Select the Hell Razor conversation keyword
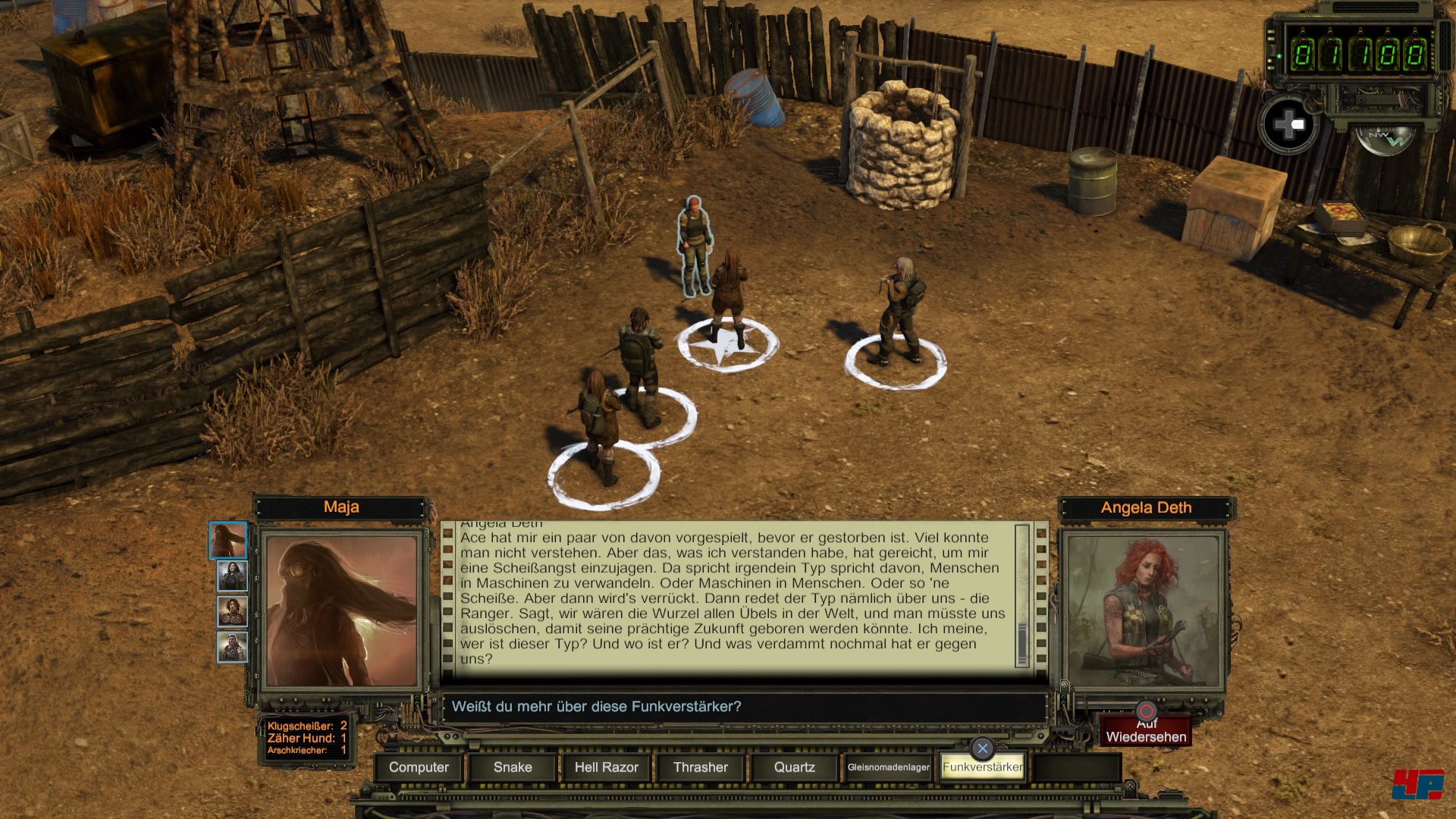 pos(606,767)
